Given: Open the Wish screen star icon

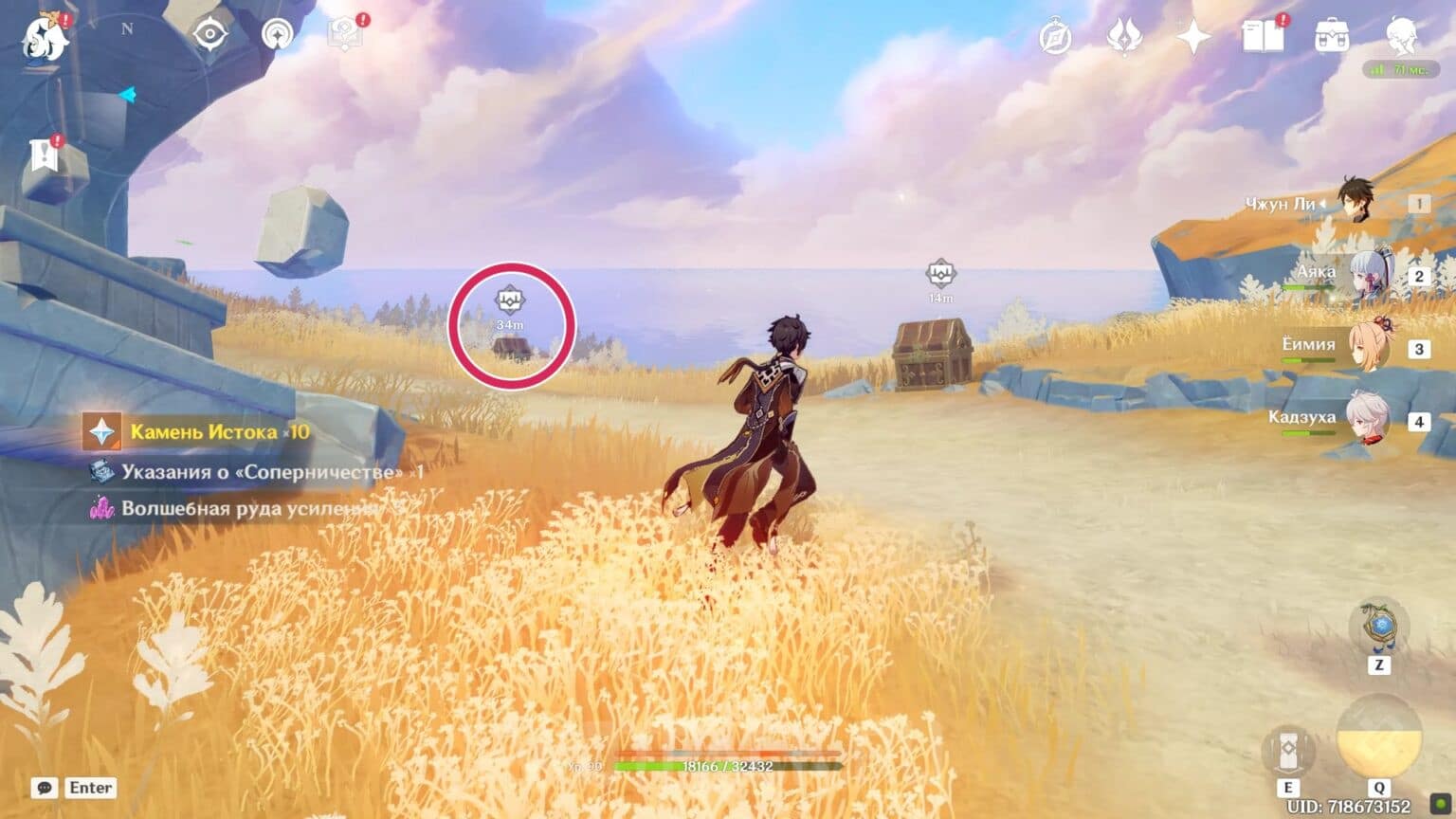Looking at the screenshot, I should [1195, 36].
